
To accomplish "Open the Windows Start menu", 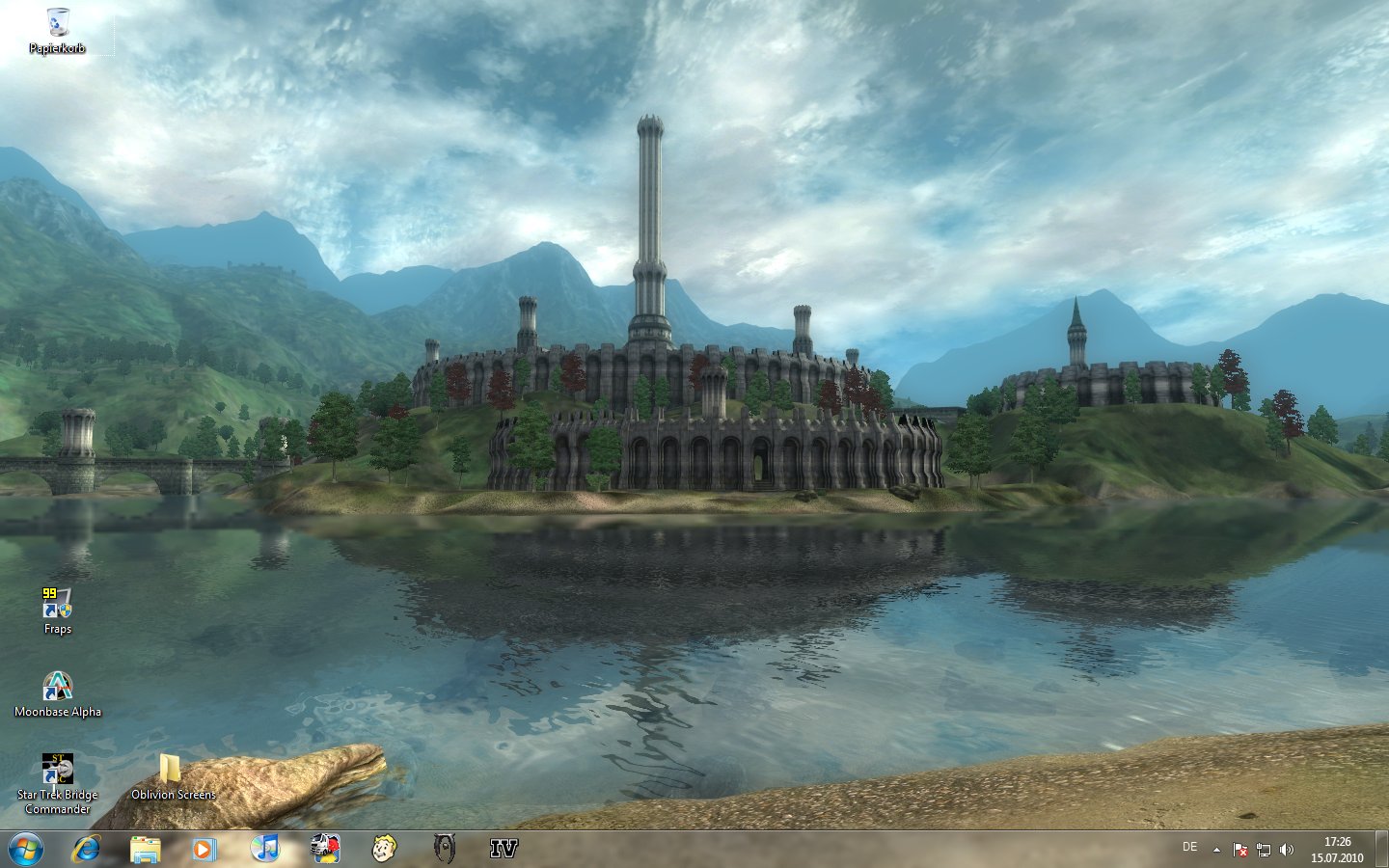I will 26,849.
